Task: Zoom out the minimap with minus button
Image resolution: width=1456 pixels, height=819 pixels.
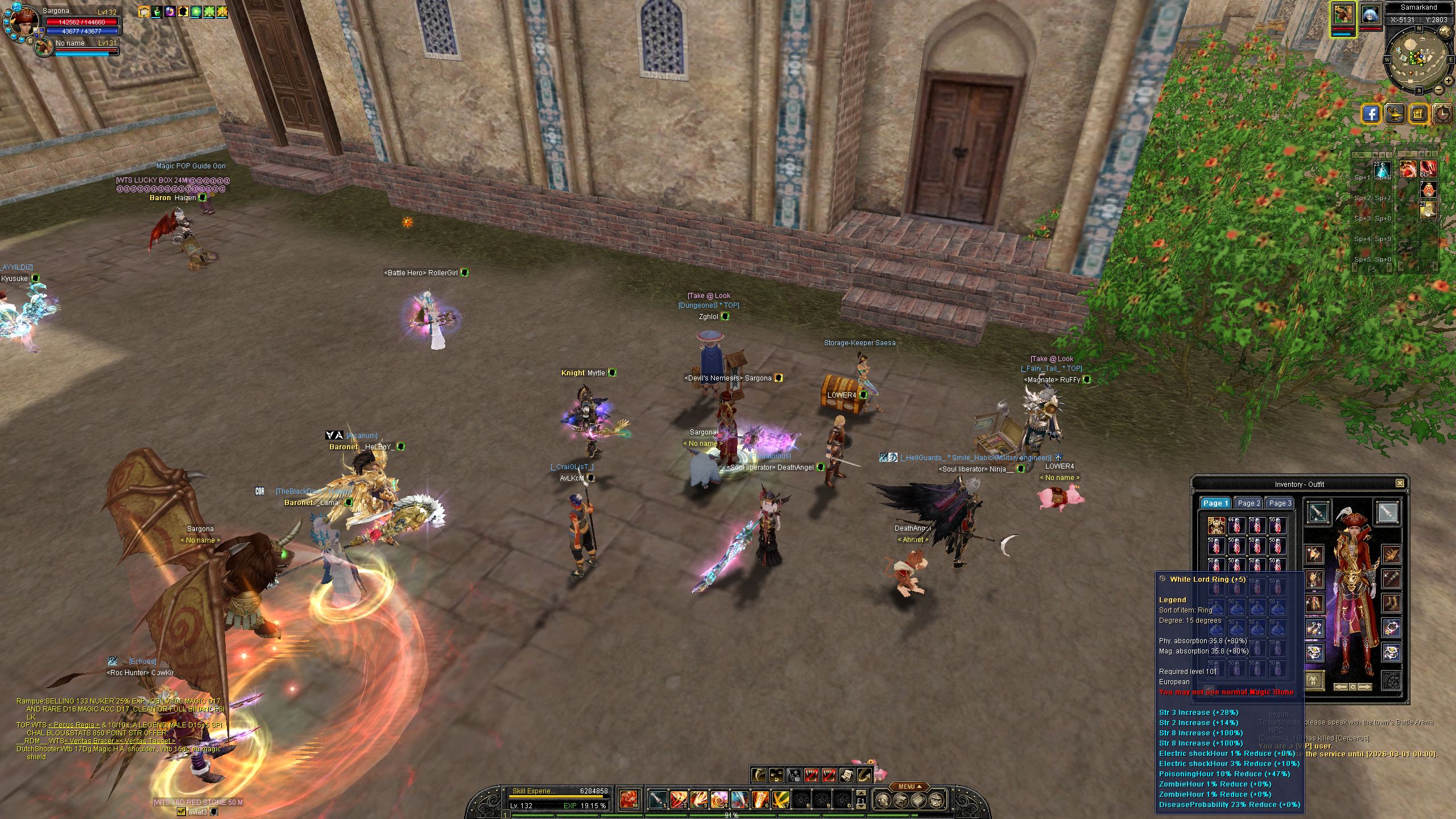Action: (1439, 90)
